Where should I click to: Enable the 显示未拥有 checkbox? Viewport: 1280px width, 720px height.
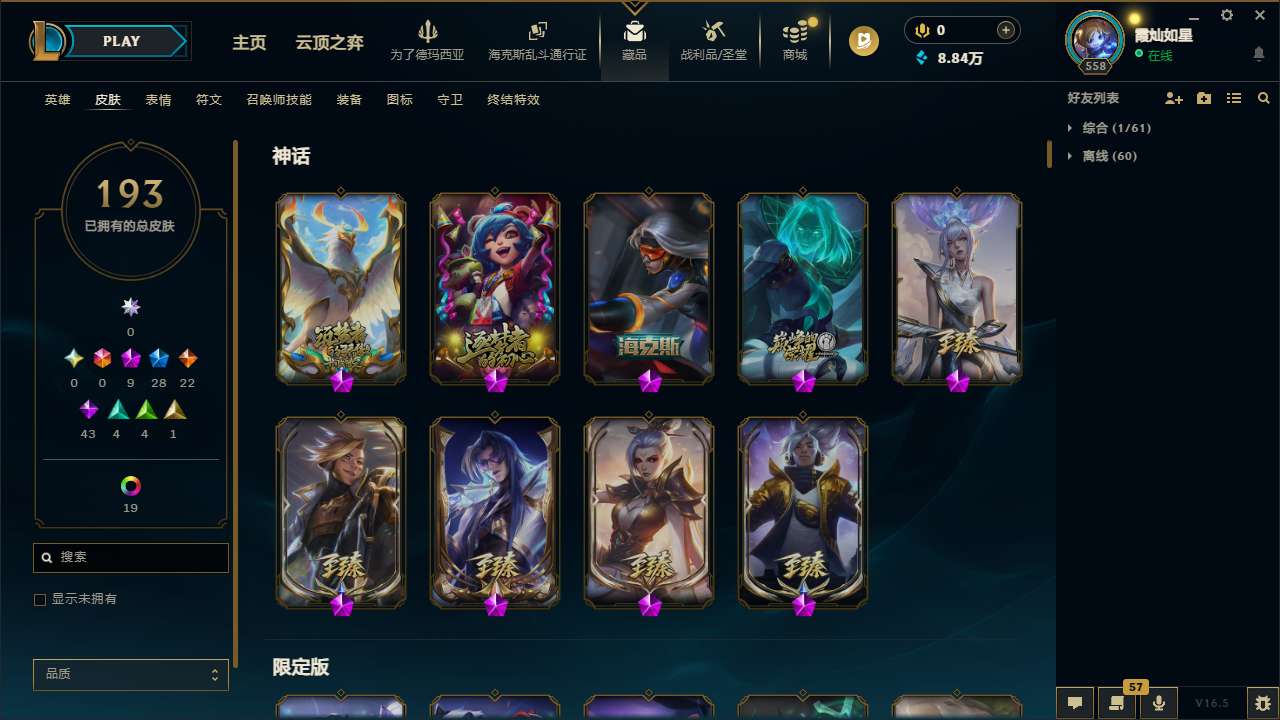click(40, 599)
